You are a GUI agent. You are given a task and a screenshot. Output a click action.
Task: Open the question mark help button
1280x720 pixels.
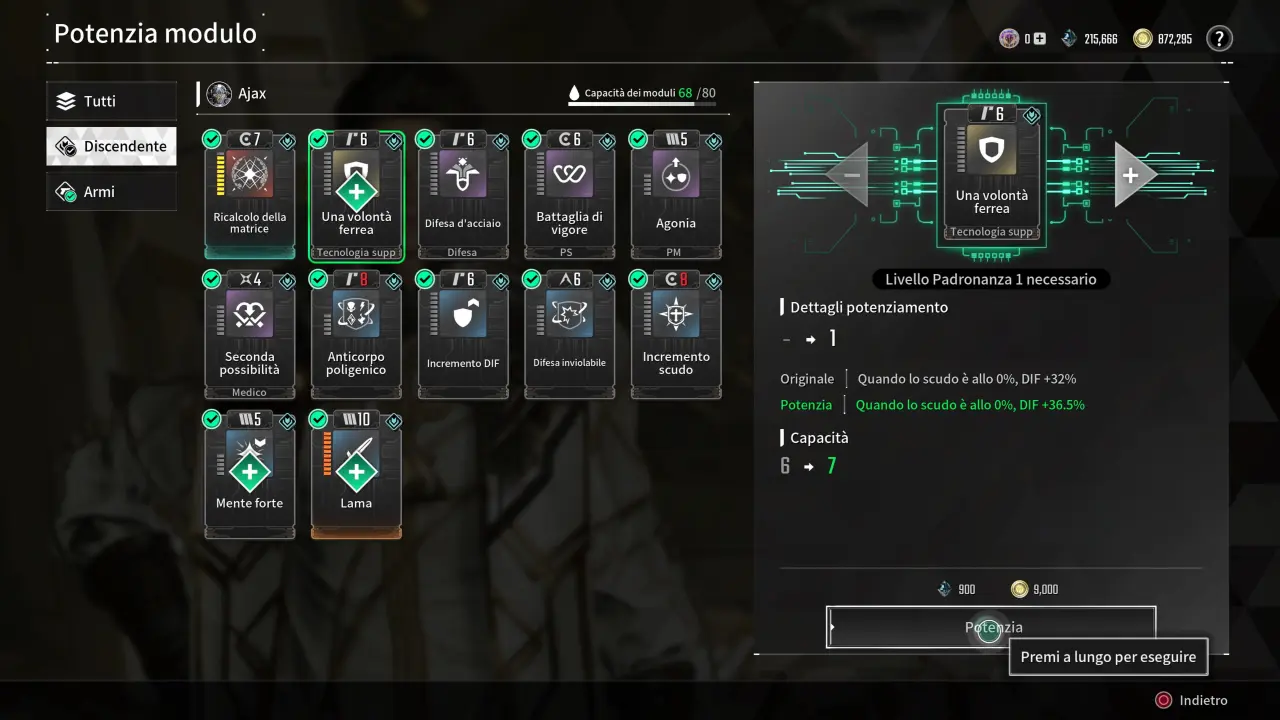point(1219,39)
